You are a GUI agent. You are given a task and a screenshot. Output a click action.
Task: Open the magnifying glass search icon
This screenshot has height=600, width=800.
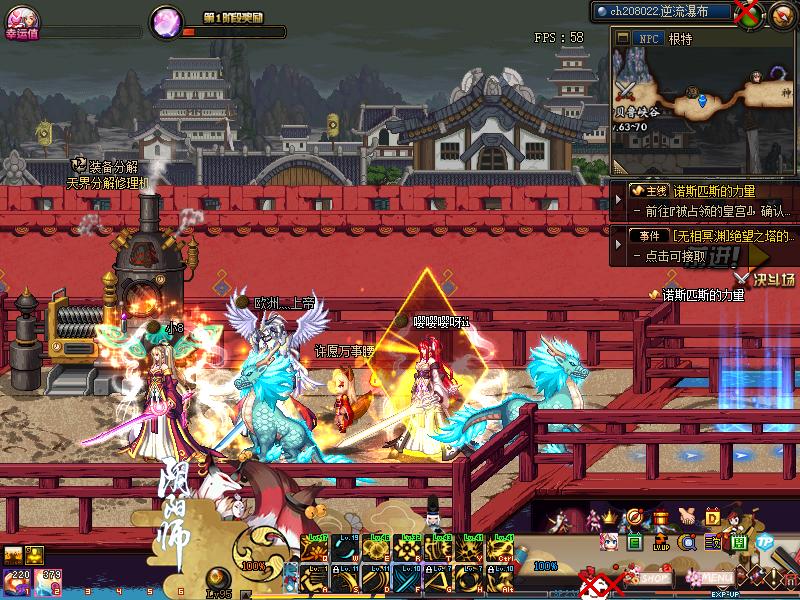coord(687,543)
